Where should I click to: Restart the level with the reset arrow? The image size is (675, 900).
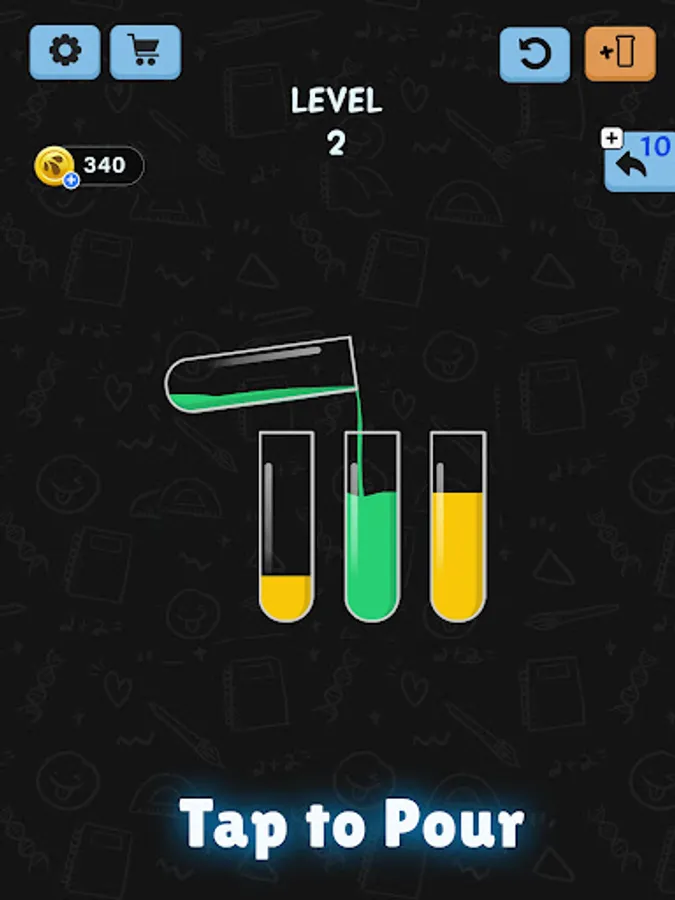click(x=535, y=54)
